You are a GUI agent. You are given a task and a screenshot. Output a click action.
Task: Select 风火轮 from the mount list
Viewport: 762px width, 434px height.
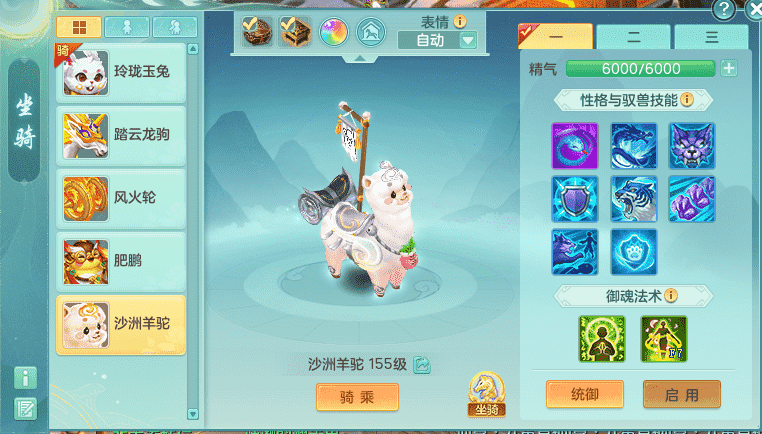point(121,198)
